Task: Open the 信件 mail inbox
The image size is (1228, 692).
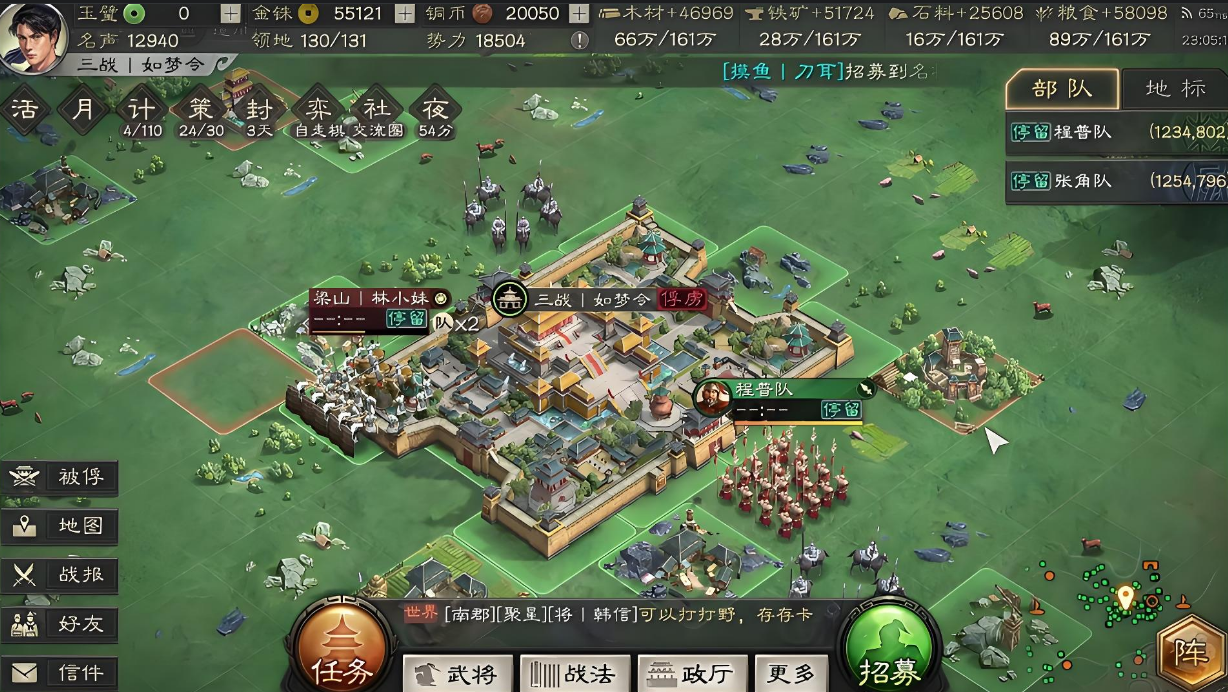Action: coord(60,672)
